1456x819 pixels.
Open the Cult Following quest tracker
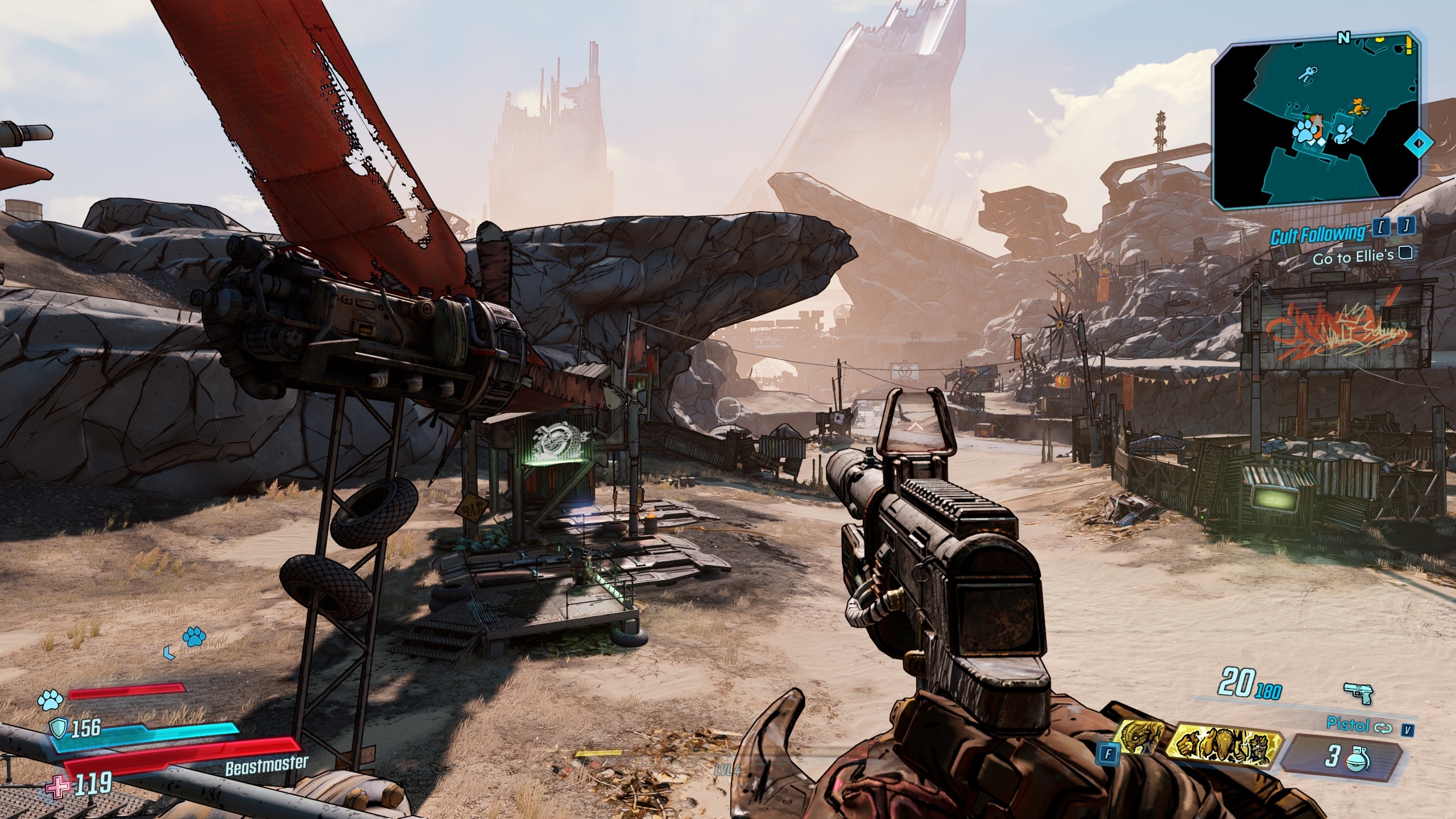(x=1317, y=233)
